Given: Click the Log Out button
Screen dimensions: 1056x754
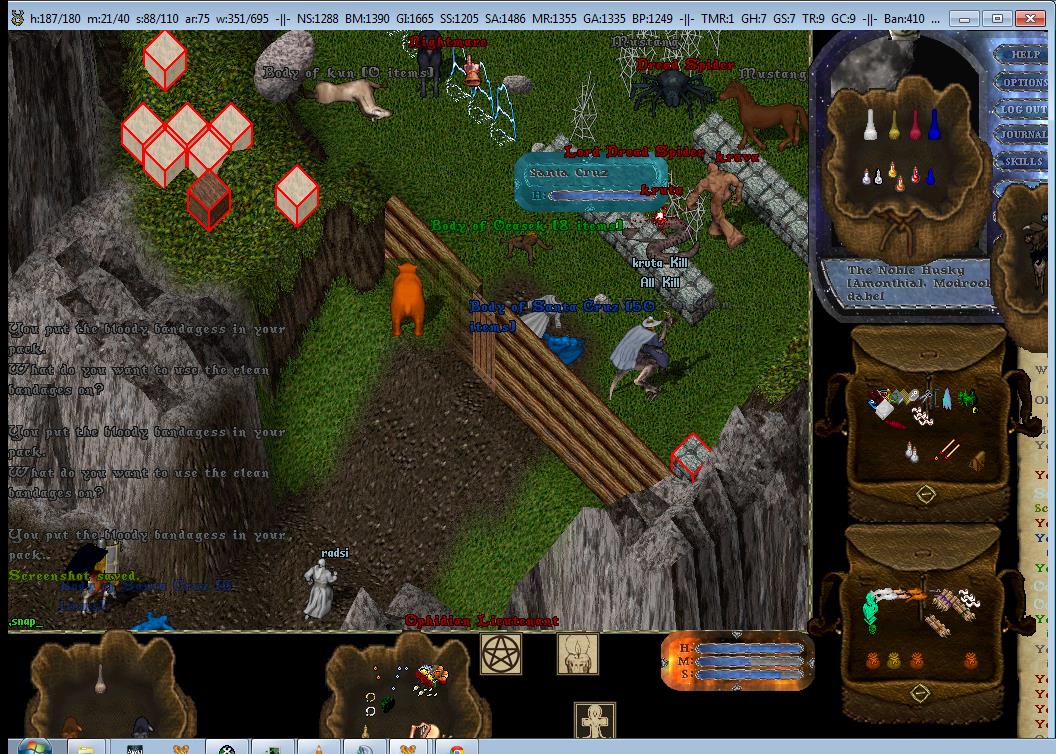Looking at the screenshot, I should click(x=1025, y=109).
